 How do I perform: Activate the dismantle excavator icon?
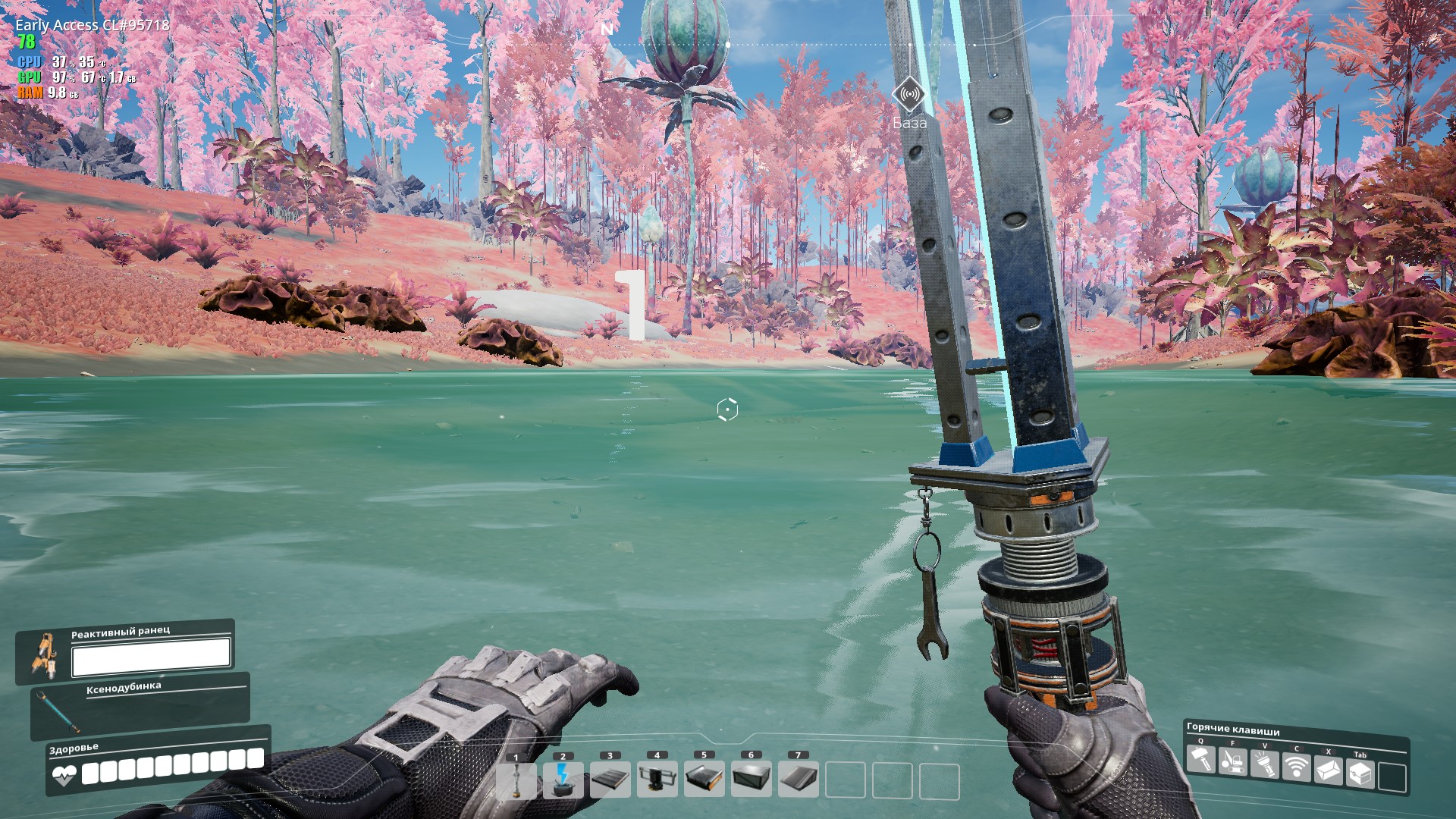coord(1233,761)
